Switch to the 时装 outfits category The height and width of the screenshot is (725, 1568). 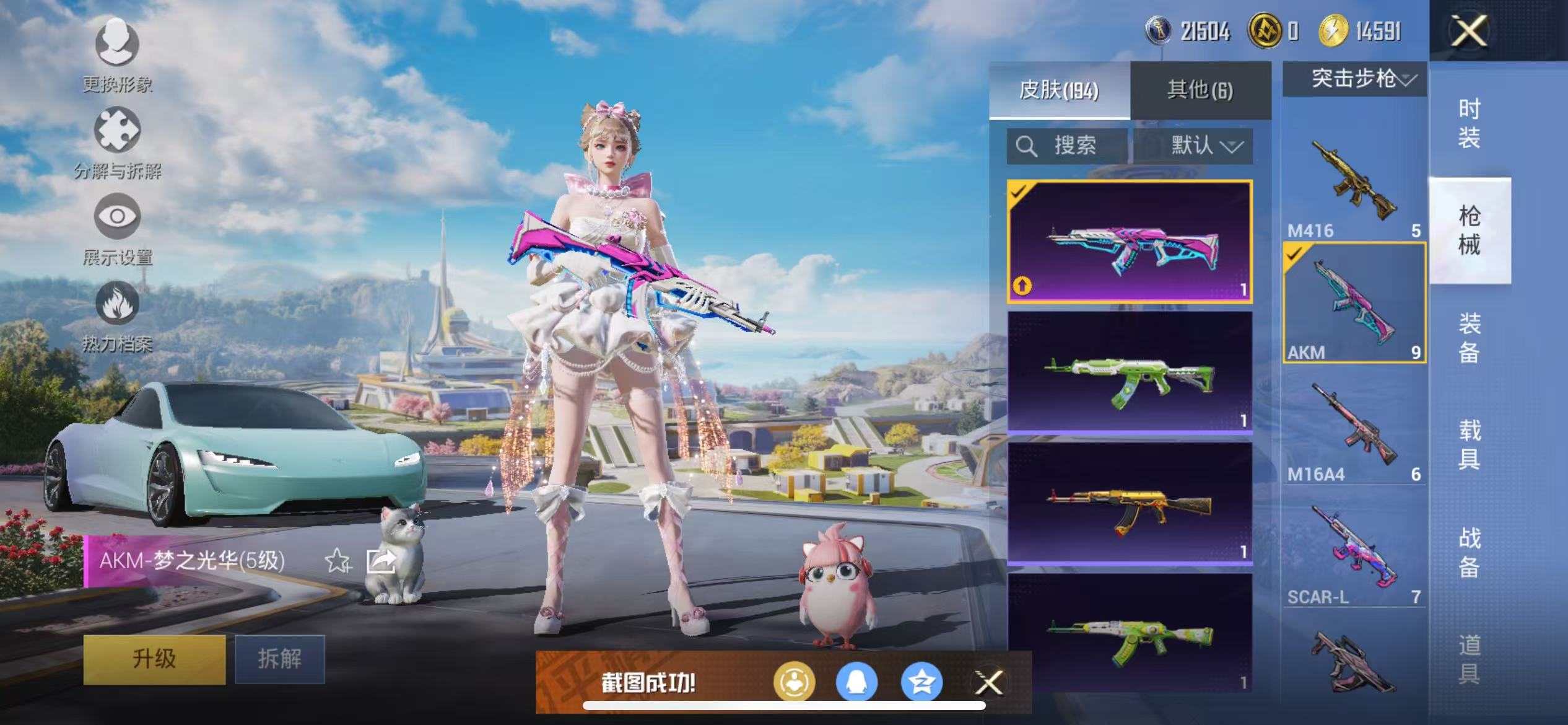1469,123
